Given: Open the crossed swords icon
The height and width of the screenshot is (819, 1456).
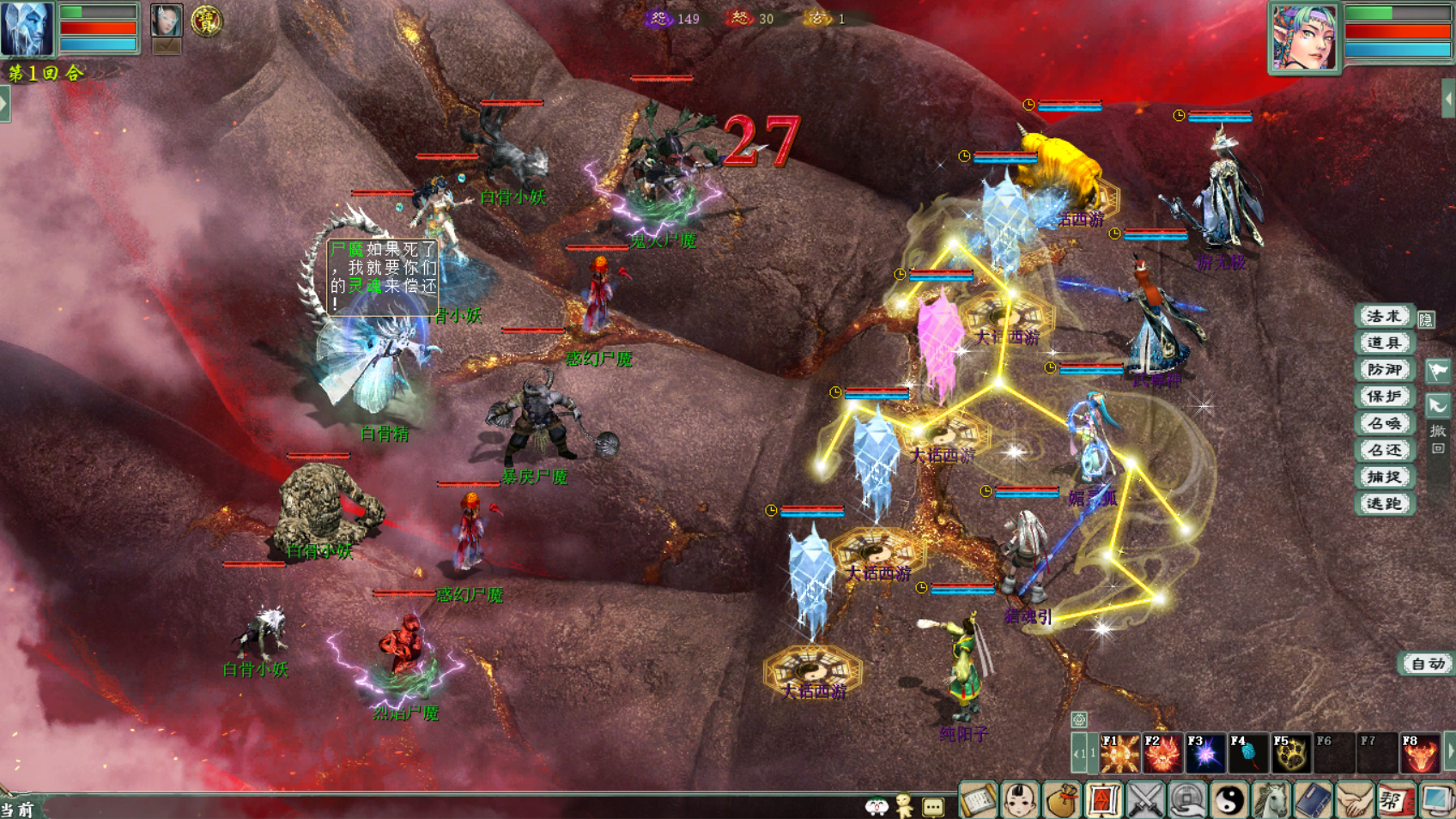Looking at the screenshot, I should click(x=1144, y=801).
